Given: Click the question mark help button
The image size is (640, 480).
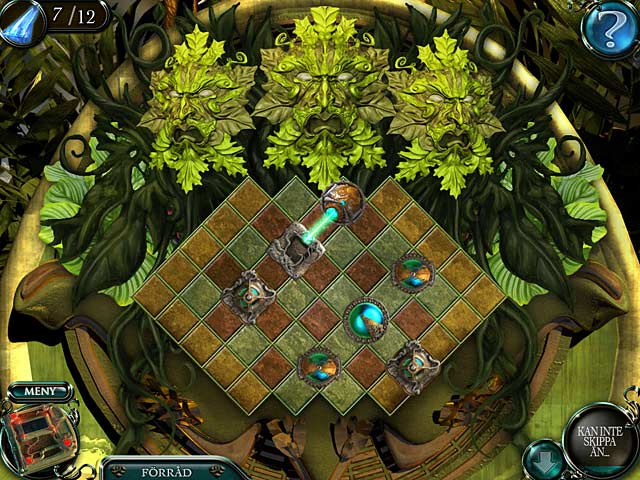Looking at the screenshot, I should click(608, 30).
